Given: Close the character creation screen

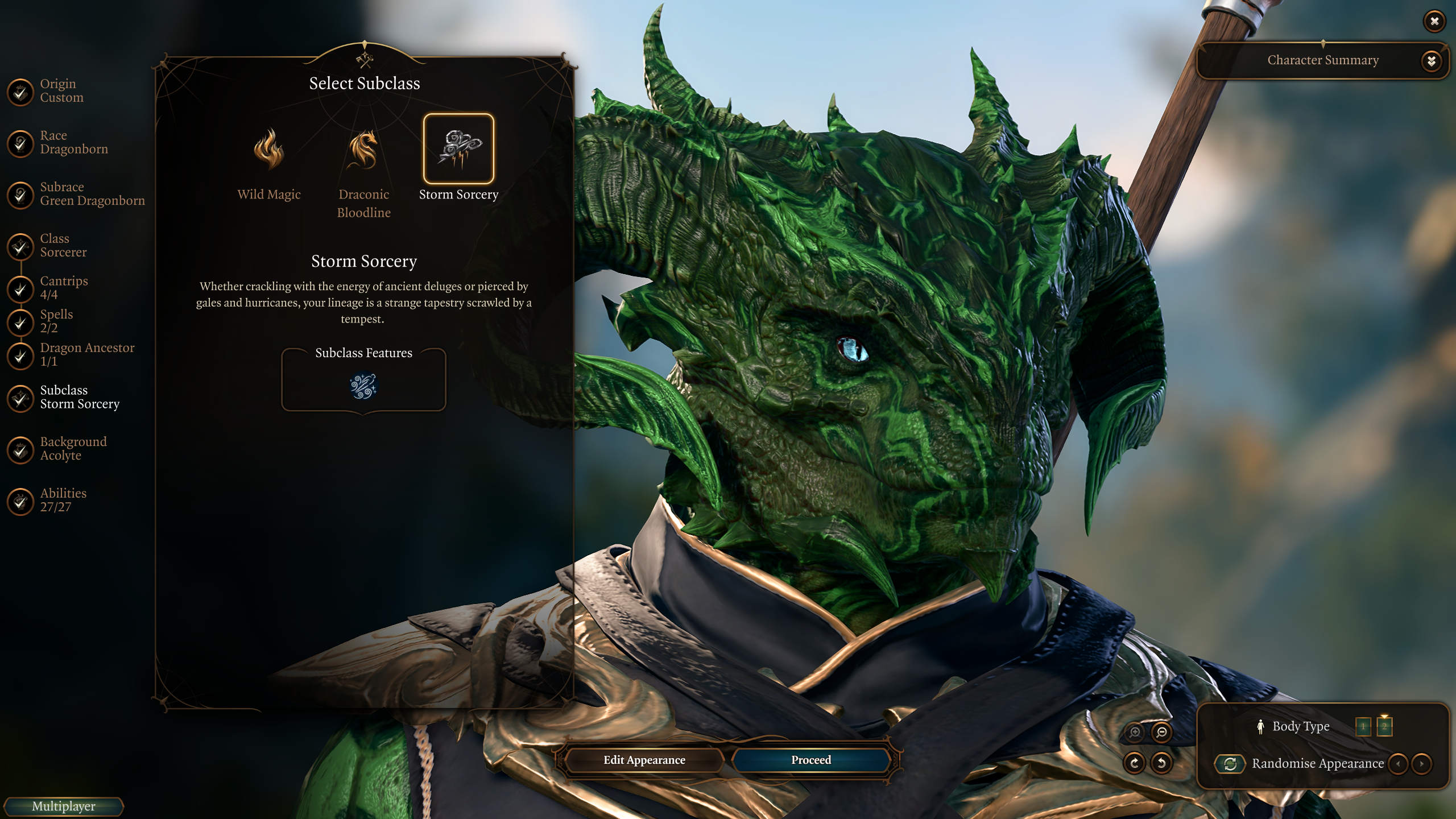Looking at the screenshot, I should 1434,22.
